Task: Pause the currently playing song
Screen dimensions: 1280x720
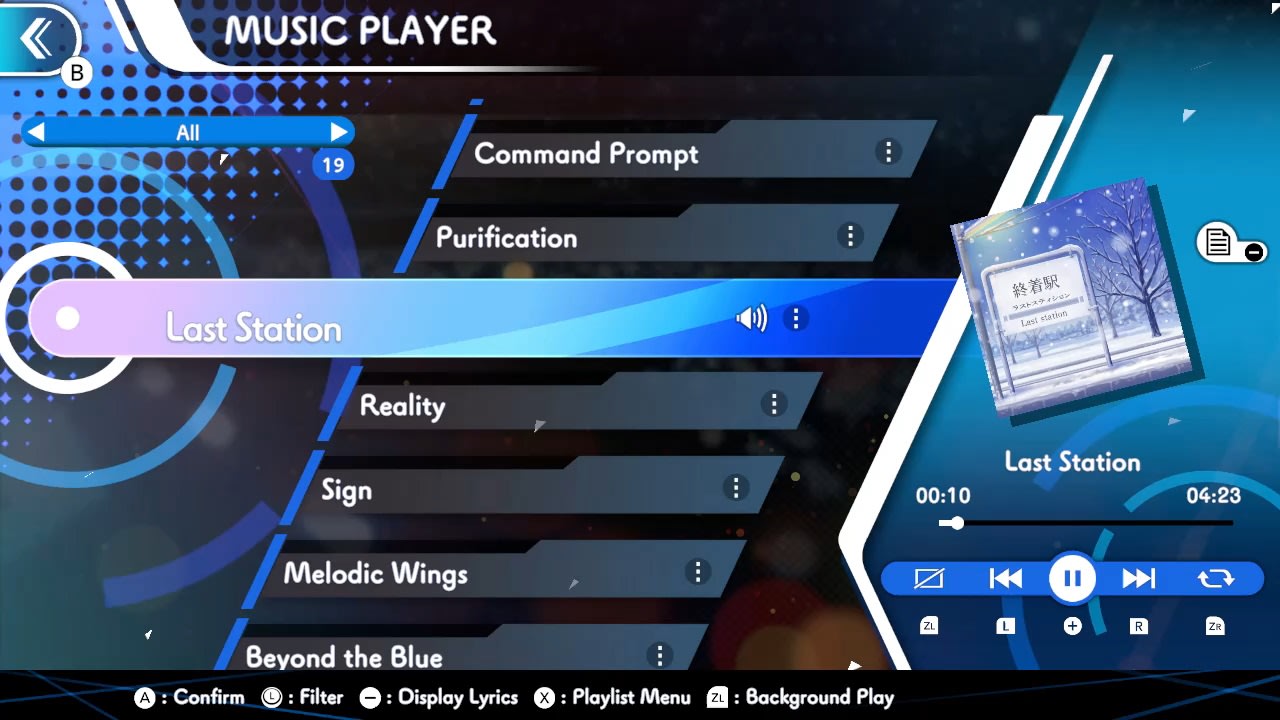Action: point(1071,578)
